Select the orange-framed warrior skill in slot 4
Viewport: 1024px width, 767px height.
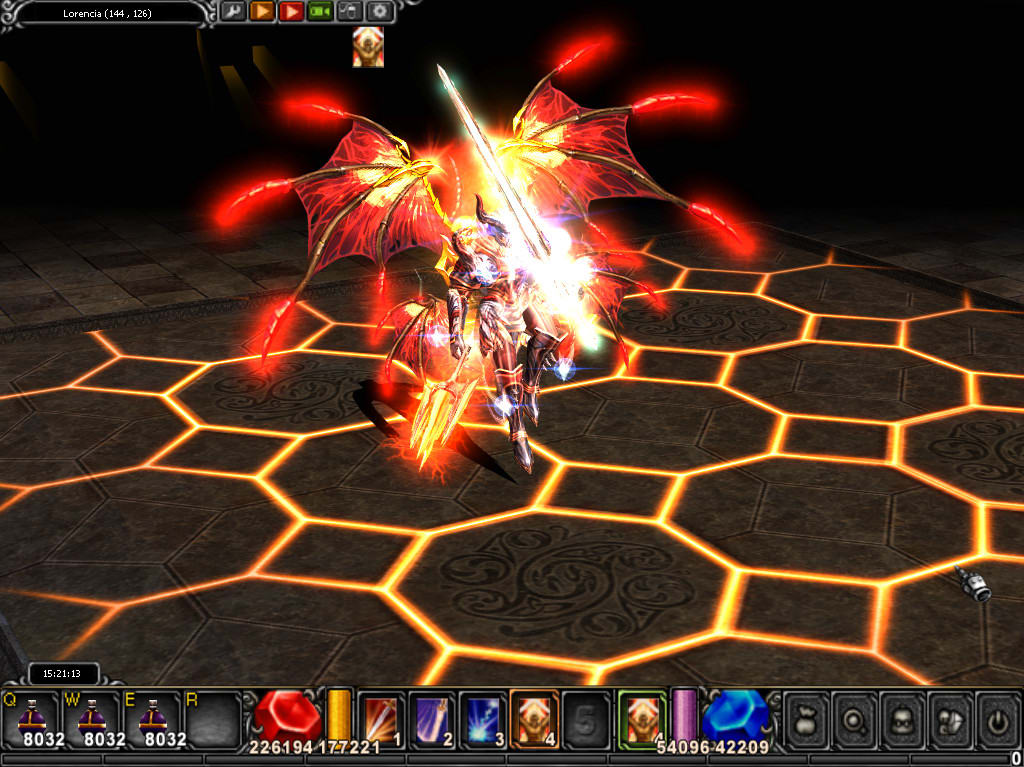click(x=535, y=719)
